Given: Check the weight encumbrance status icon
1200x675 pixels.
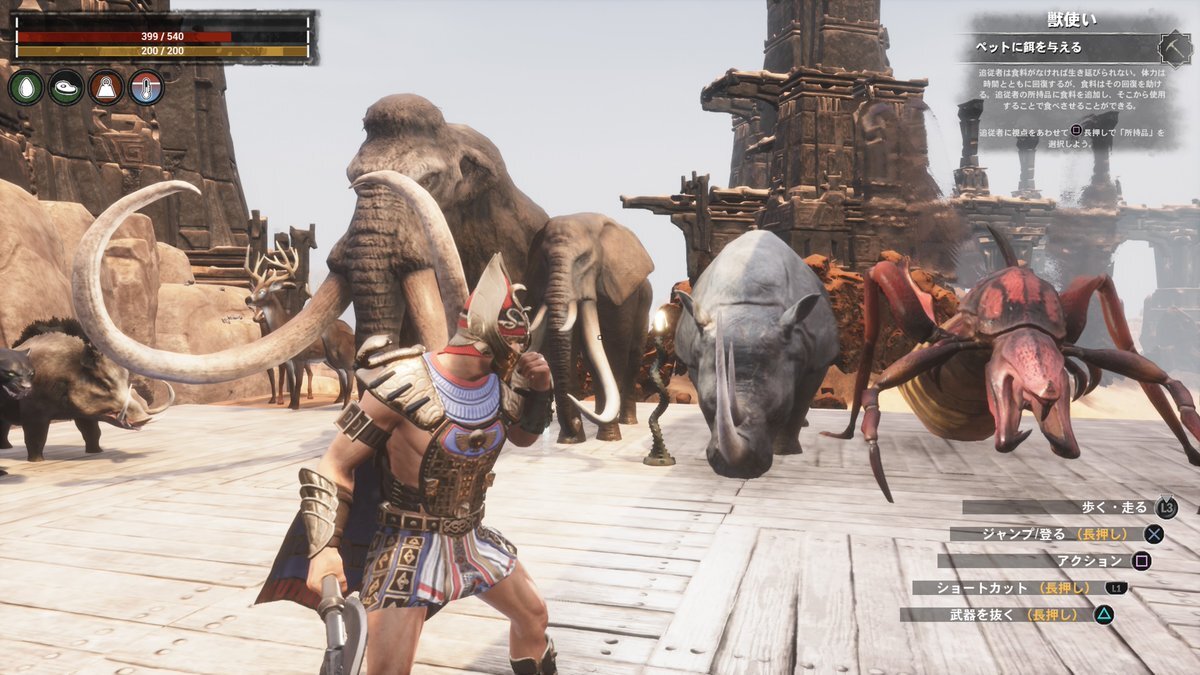Looking at the screenshot, I should pyautogui.click(x=106, y=88).
